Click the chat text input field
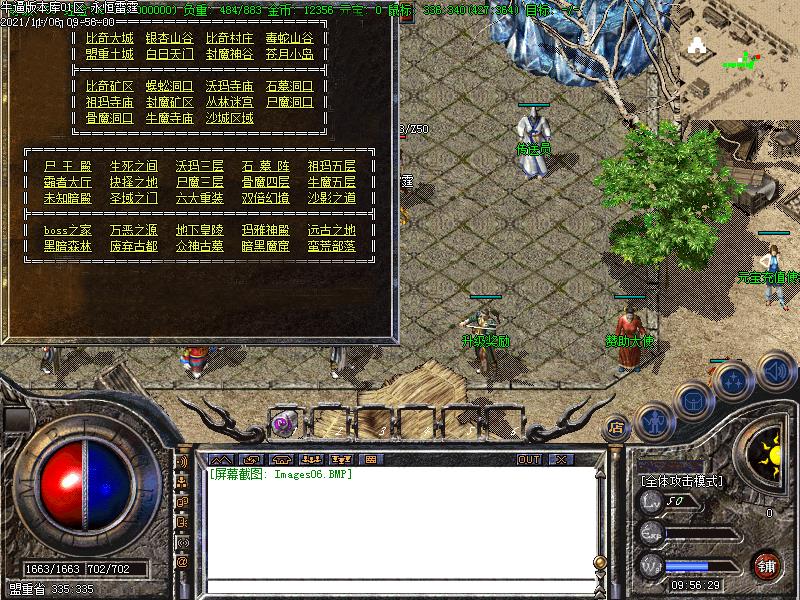This screenshot has width=800, height=600. click(x=398, y=587)
